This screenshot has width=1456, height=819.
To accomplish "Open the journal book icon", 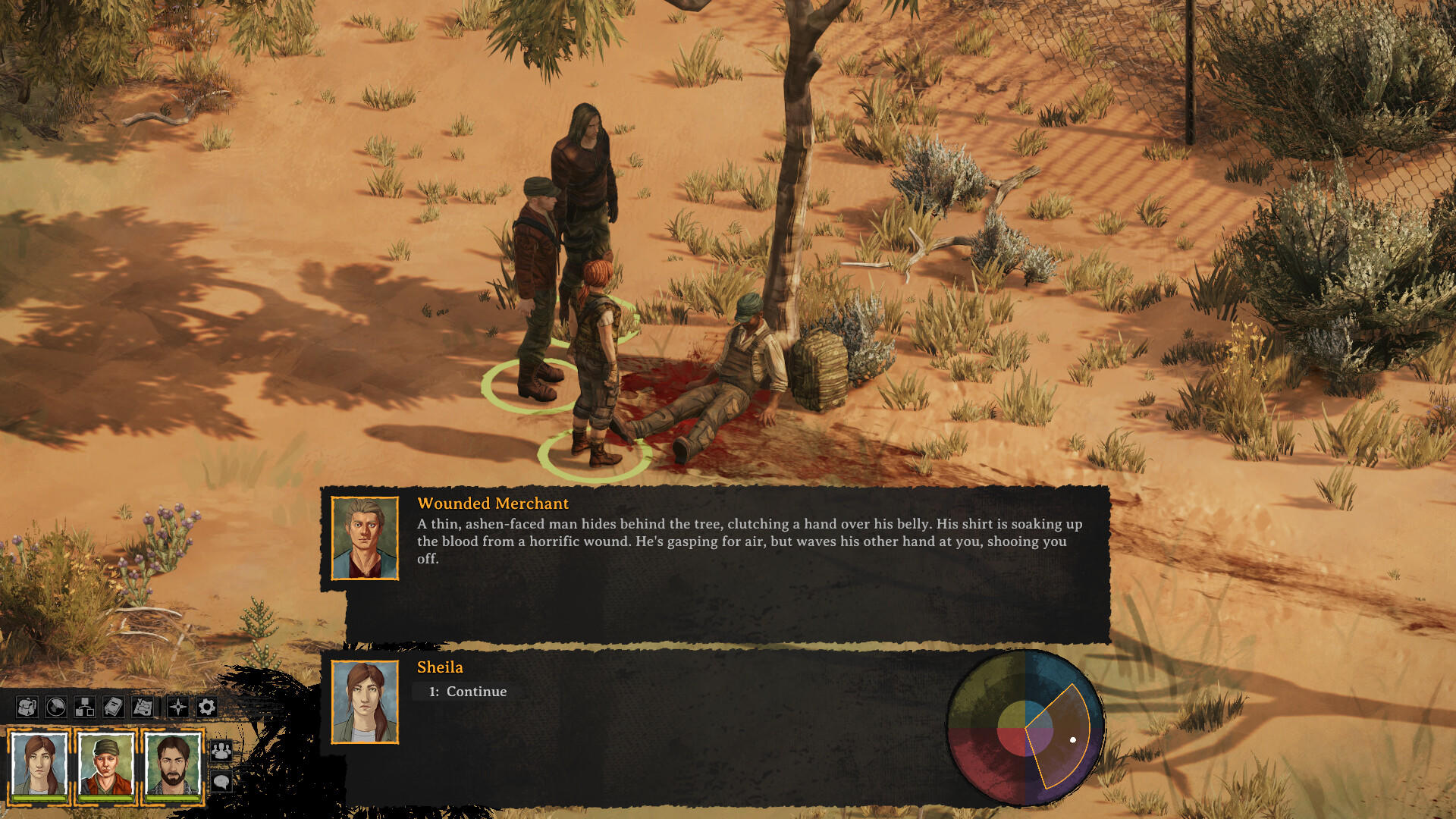I will tap(113, 707).
